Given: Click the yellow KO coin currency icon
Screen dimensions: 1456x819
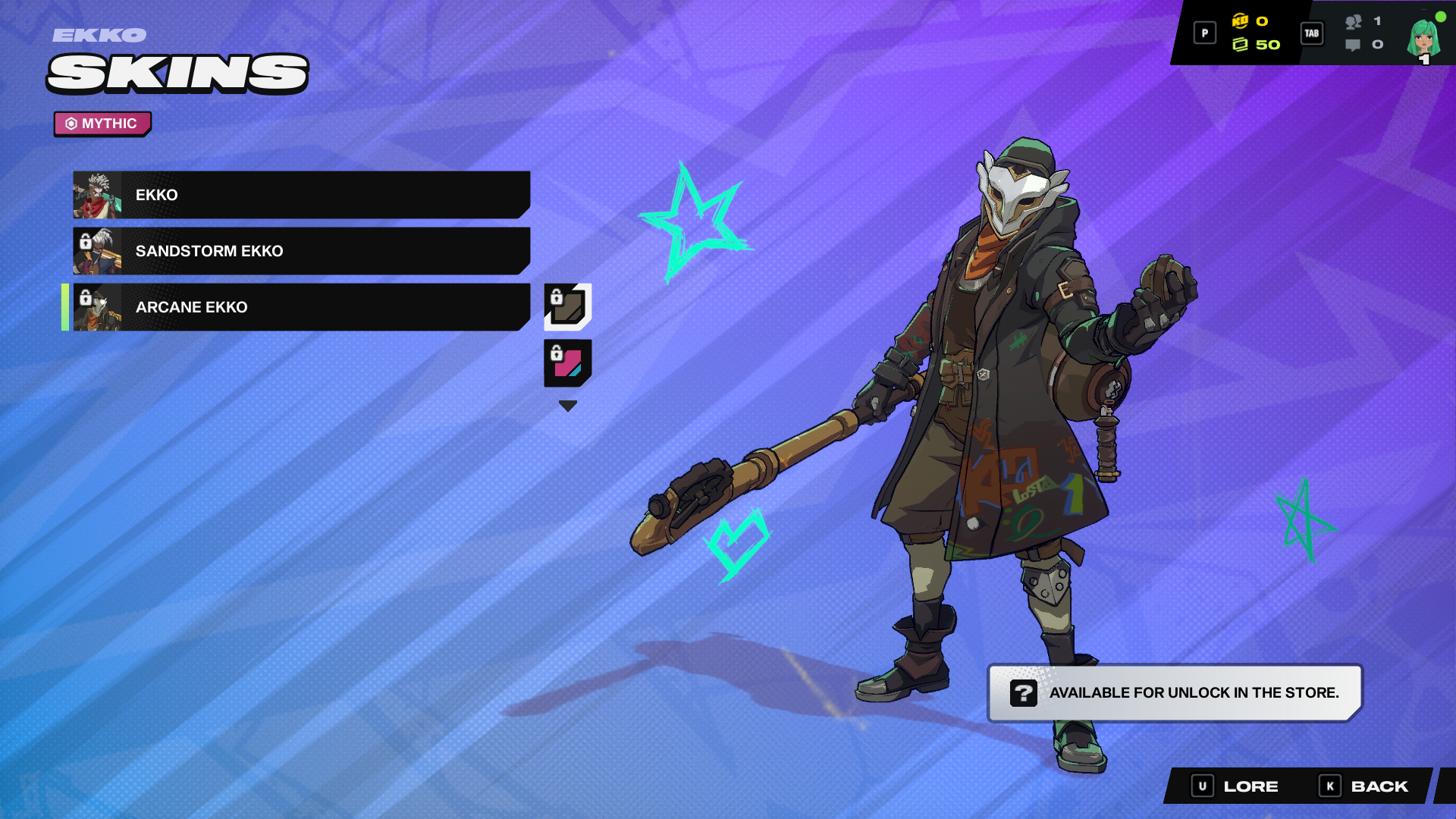Looking at the screenshot, I should point(1241,21).
